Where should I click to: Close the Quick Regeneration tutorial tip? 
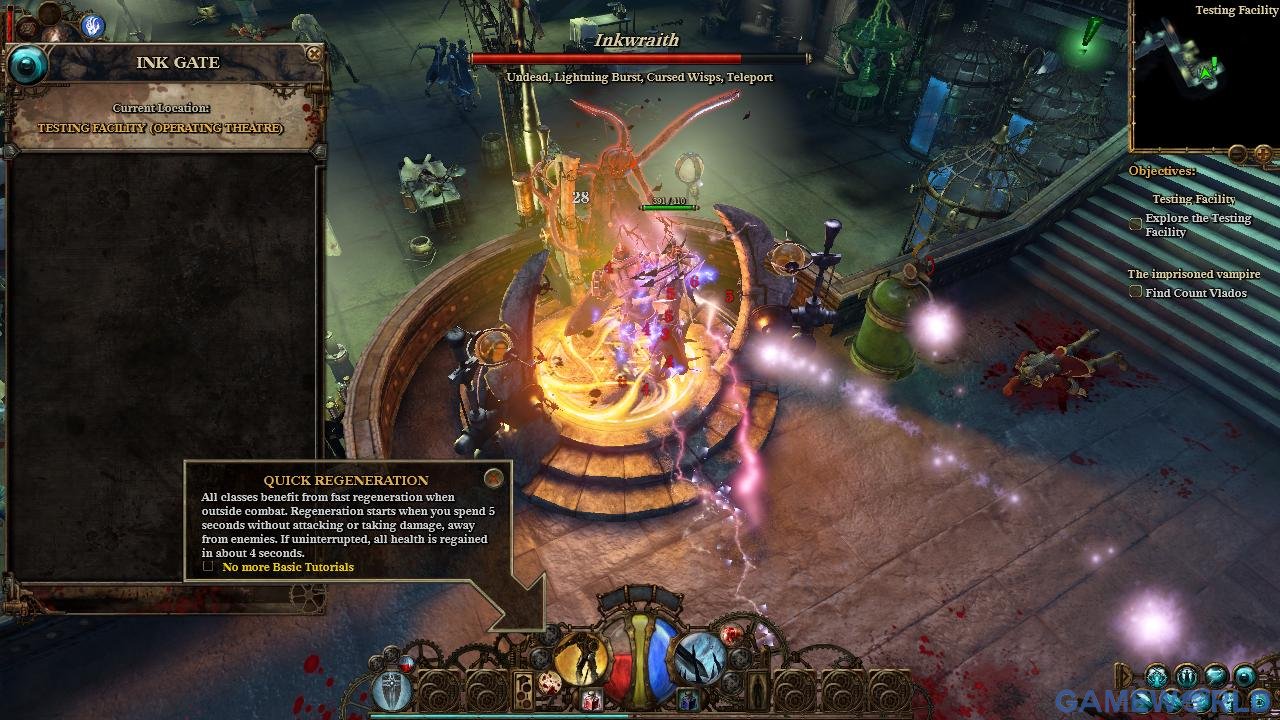click(493, 478)
